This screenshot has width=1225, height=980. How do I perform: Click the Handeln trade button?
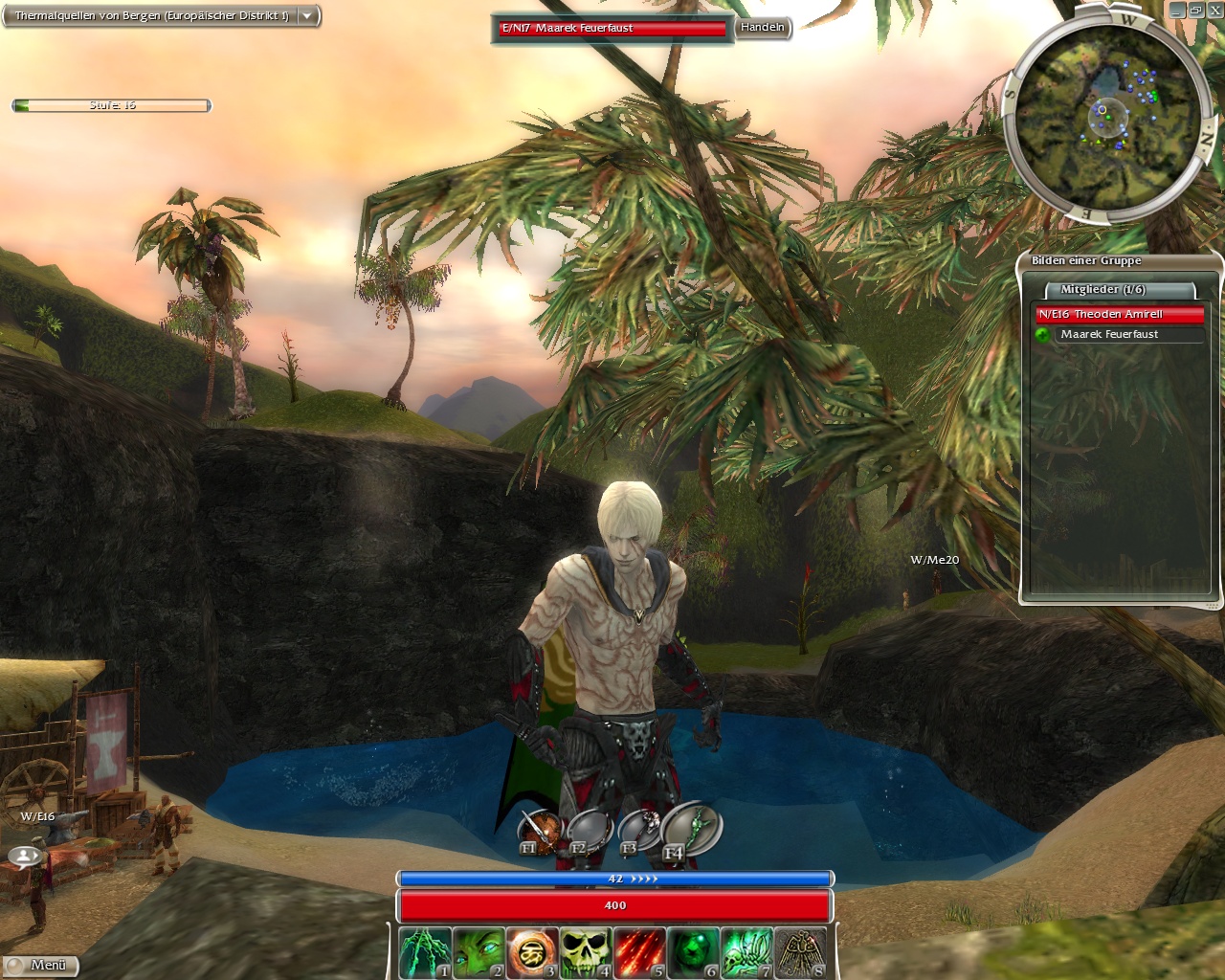(x=762, y=28)
